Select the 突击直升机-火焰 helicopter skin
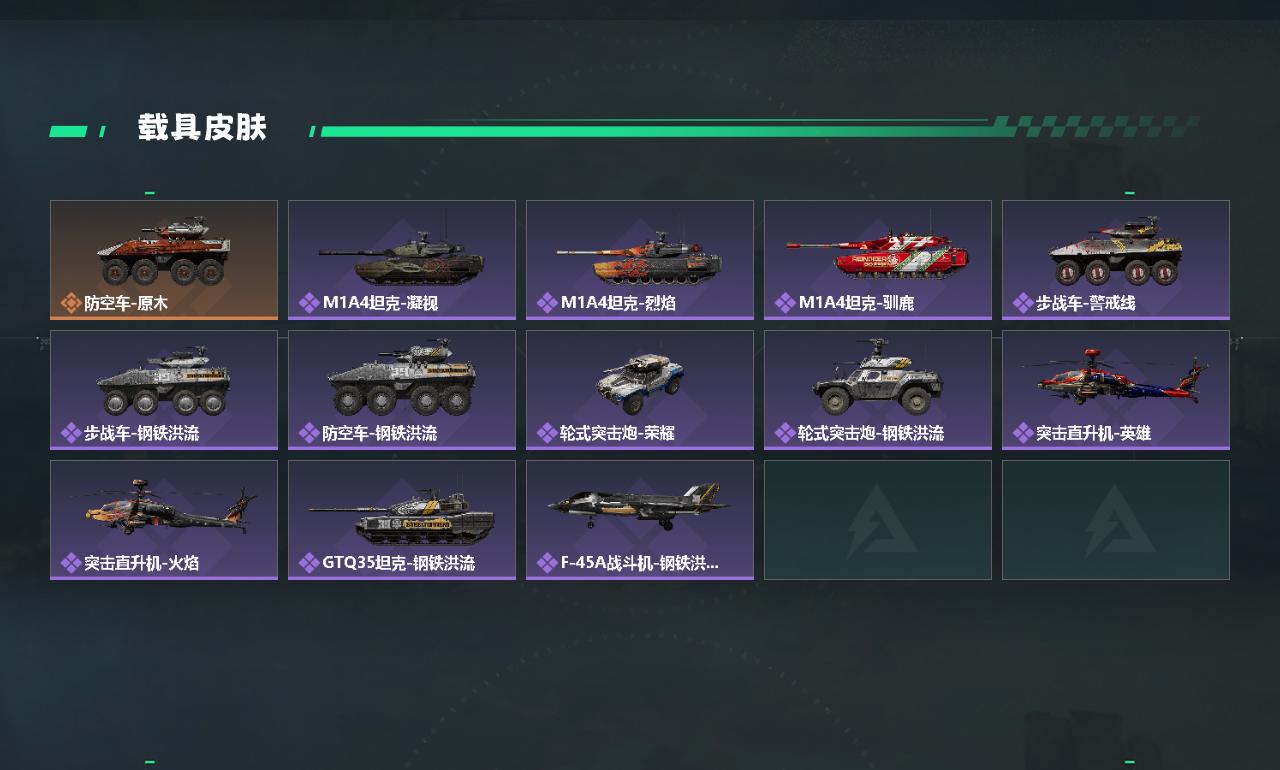 pos(164,519)
